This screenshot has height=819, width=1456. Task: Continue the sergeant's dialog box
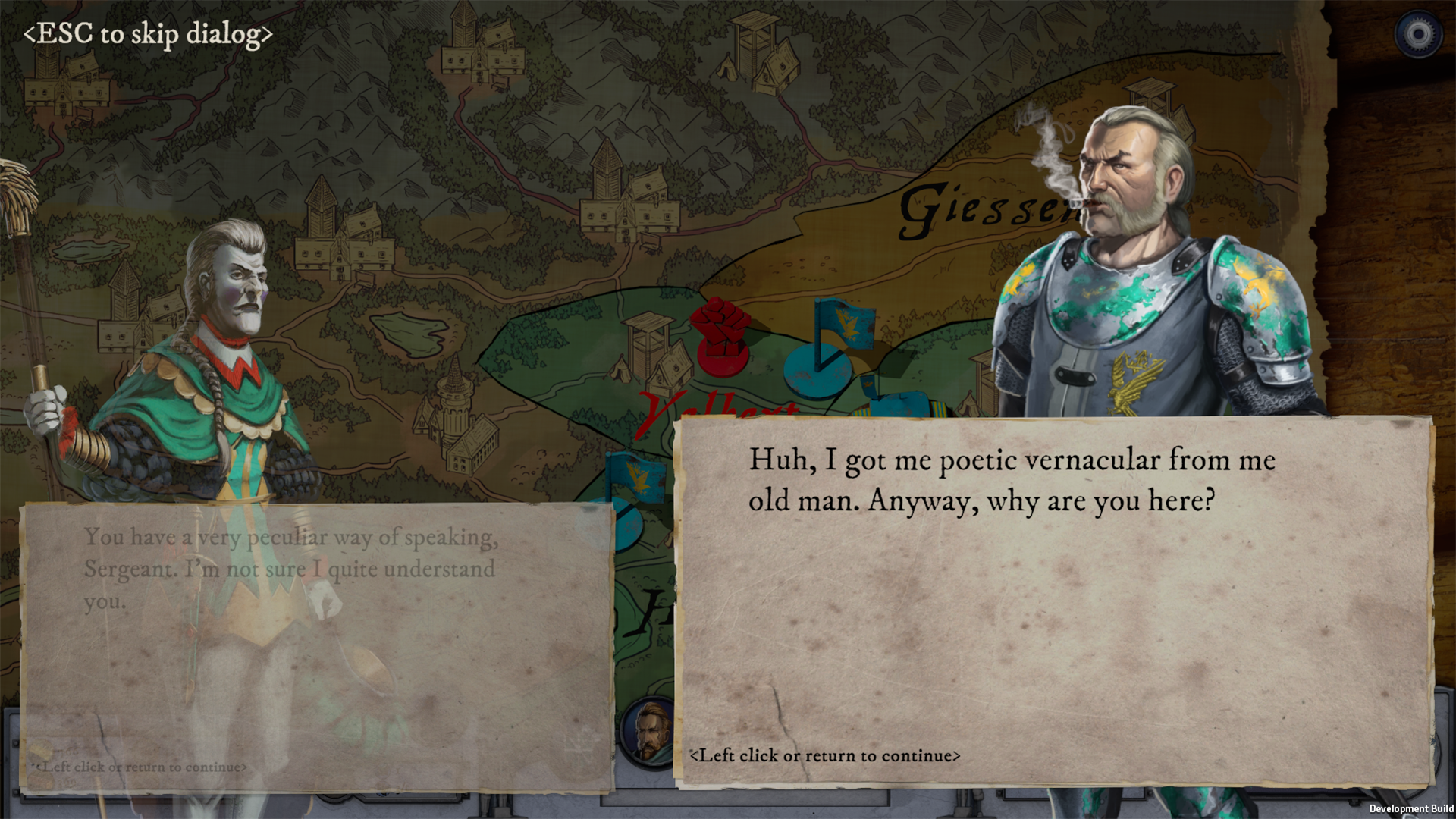click(x=824, y=755)
